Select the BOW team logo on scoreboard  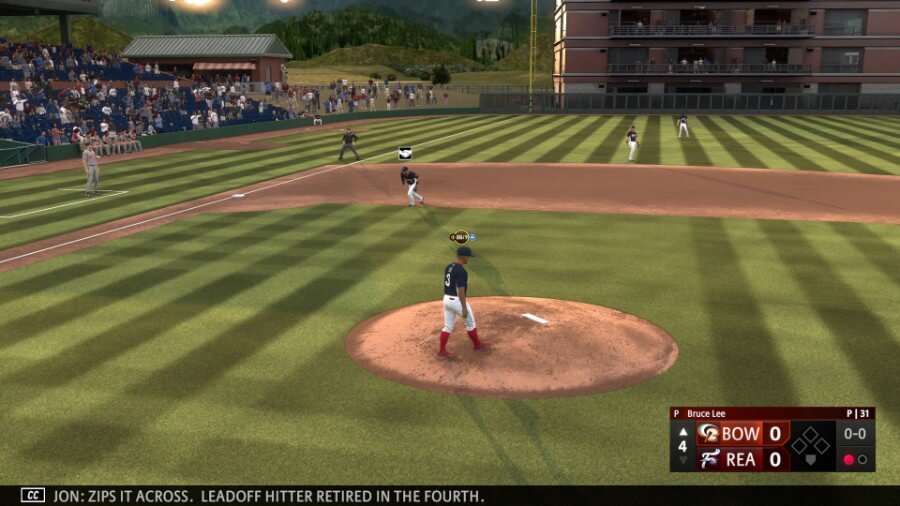coord(709,433)
